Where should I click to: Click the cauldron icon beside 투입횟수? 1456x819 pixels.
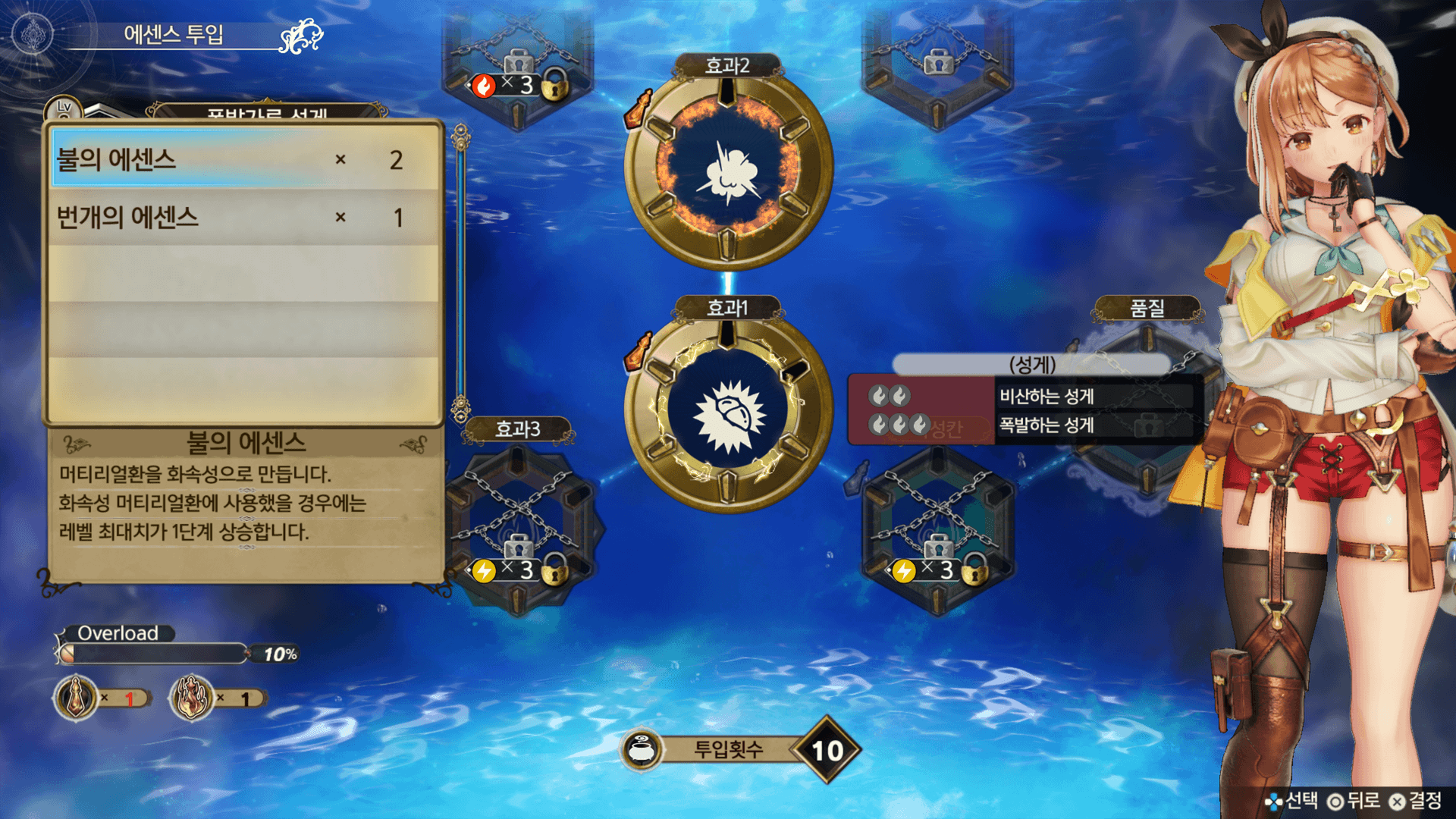click(642, 750)
